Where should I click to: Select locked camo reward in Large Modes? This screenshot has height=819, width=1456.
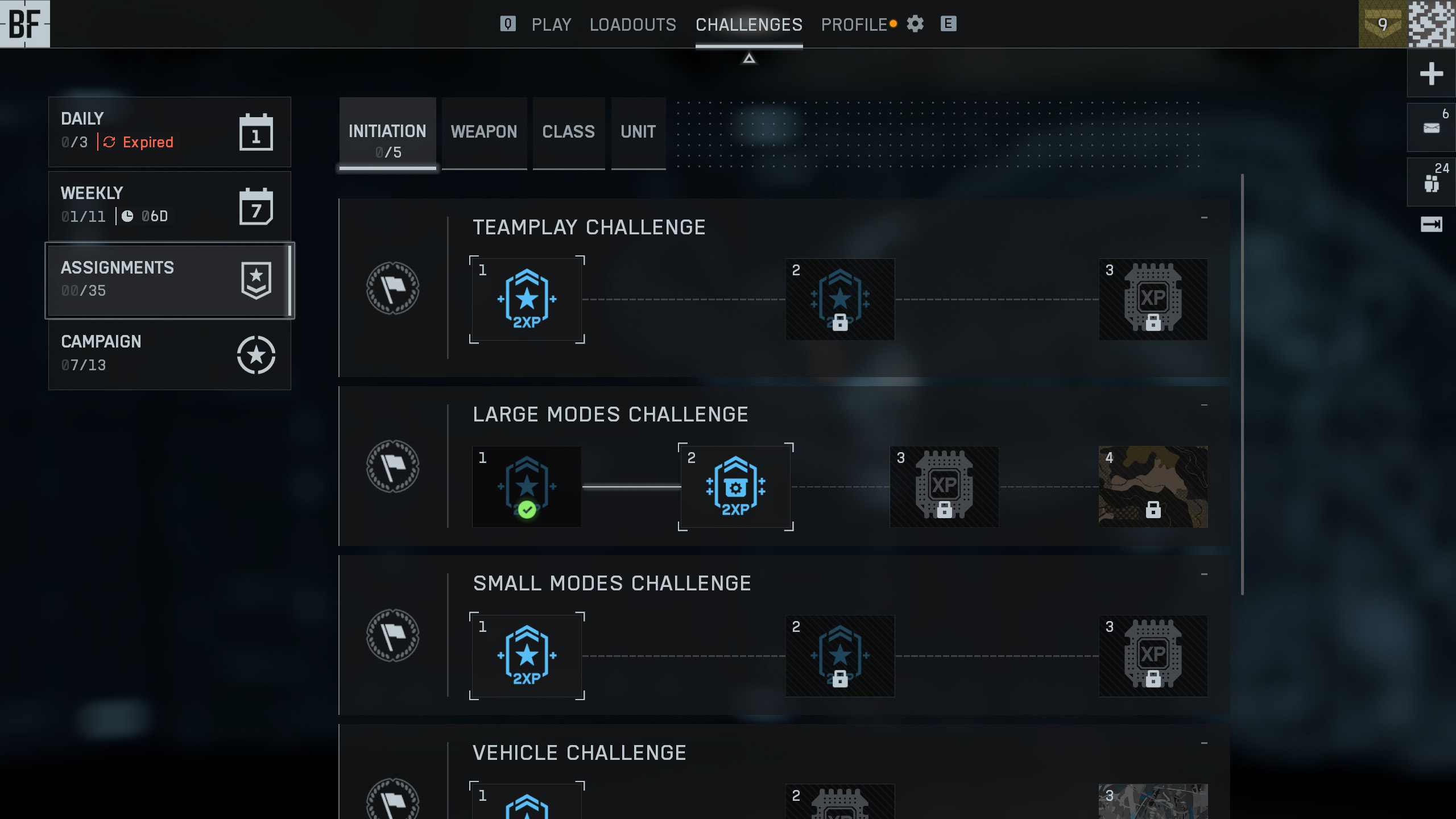point(1153,487)
